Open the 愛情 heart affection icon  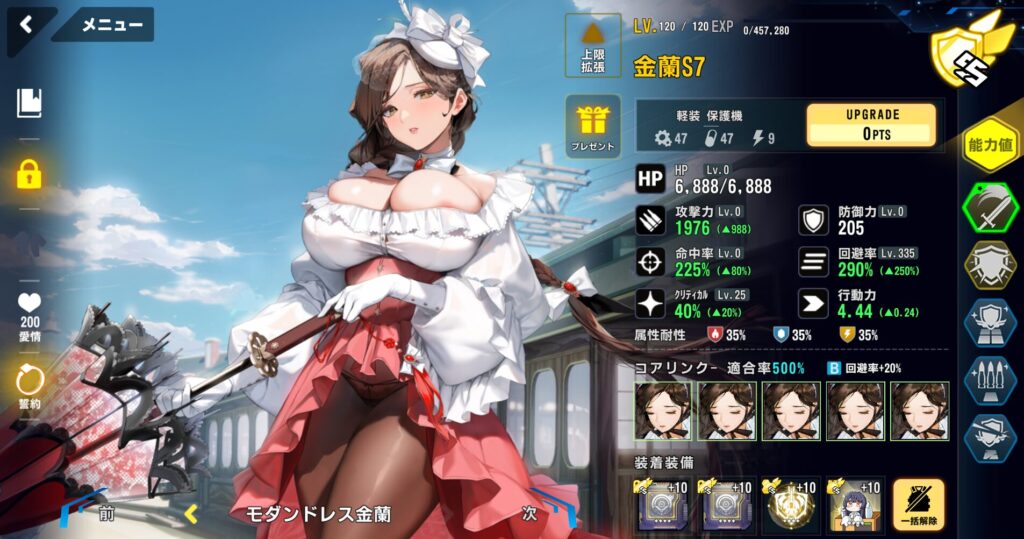click(x=29, y=312)
